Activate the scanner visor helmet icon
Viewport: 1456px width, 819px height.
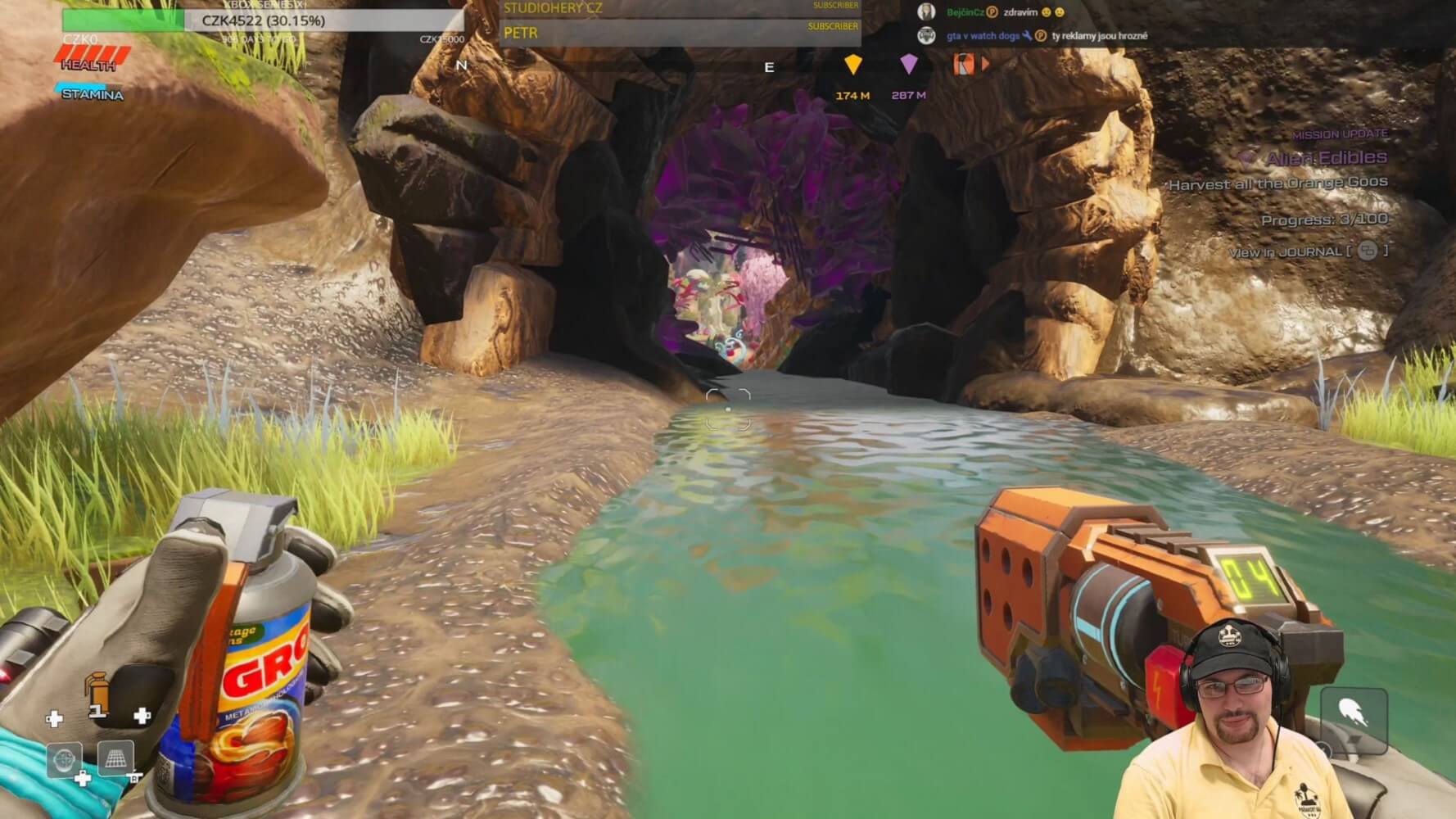64,759
